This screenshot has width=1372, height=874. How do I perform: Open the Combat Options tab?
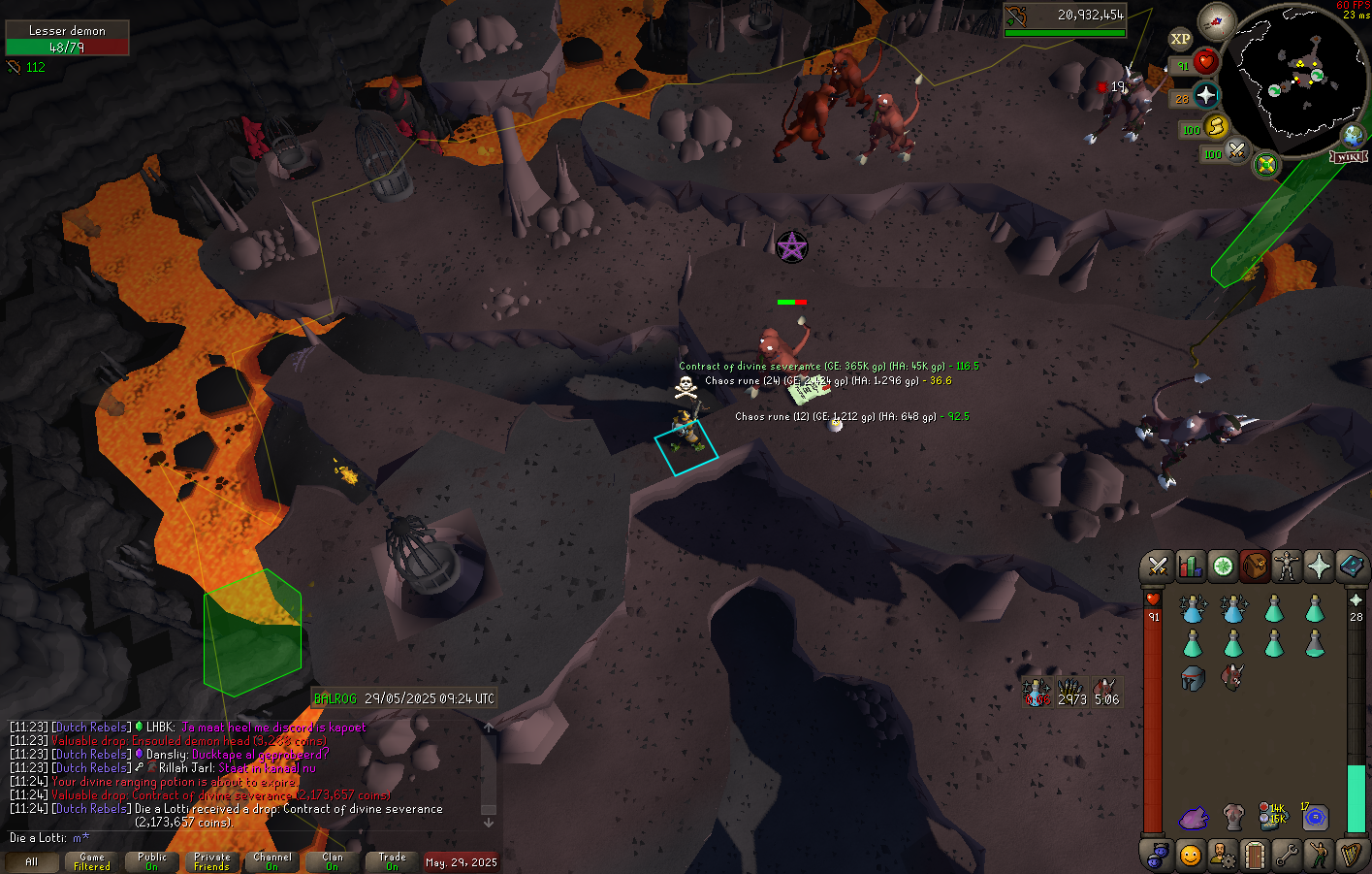tap(1157, 566)
